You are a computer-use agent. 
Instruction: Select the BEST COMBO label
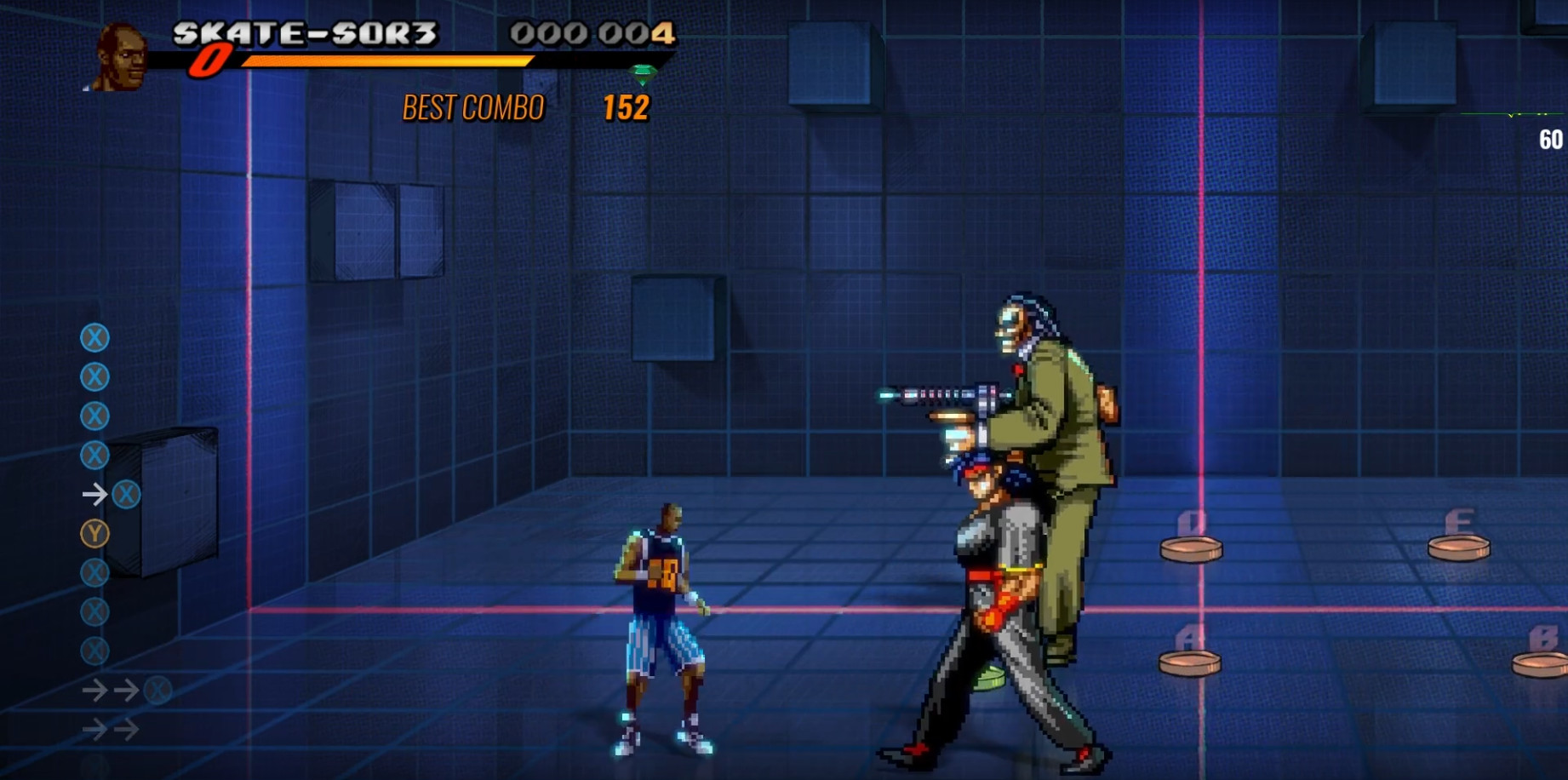[473, 108]
